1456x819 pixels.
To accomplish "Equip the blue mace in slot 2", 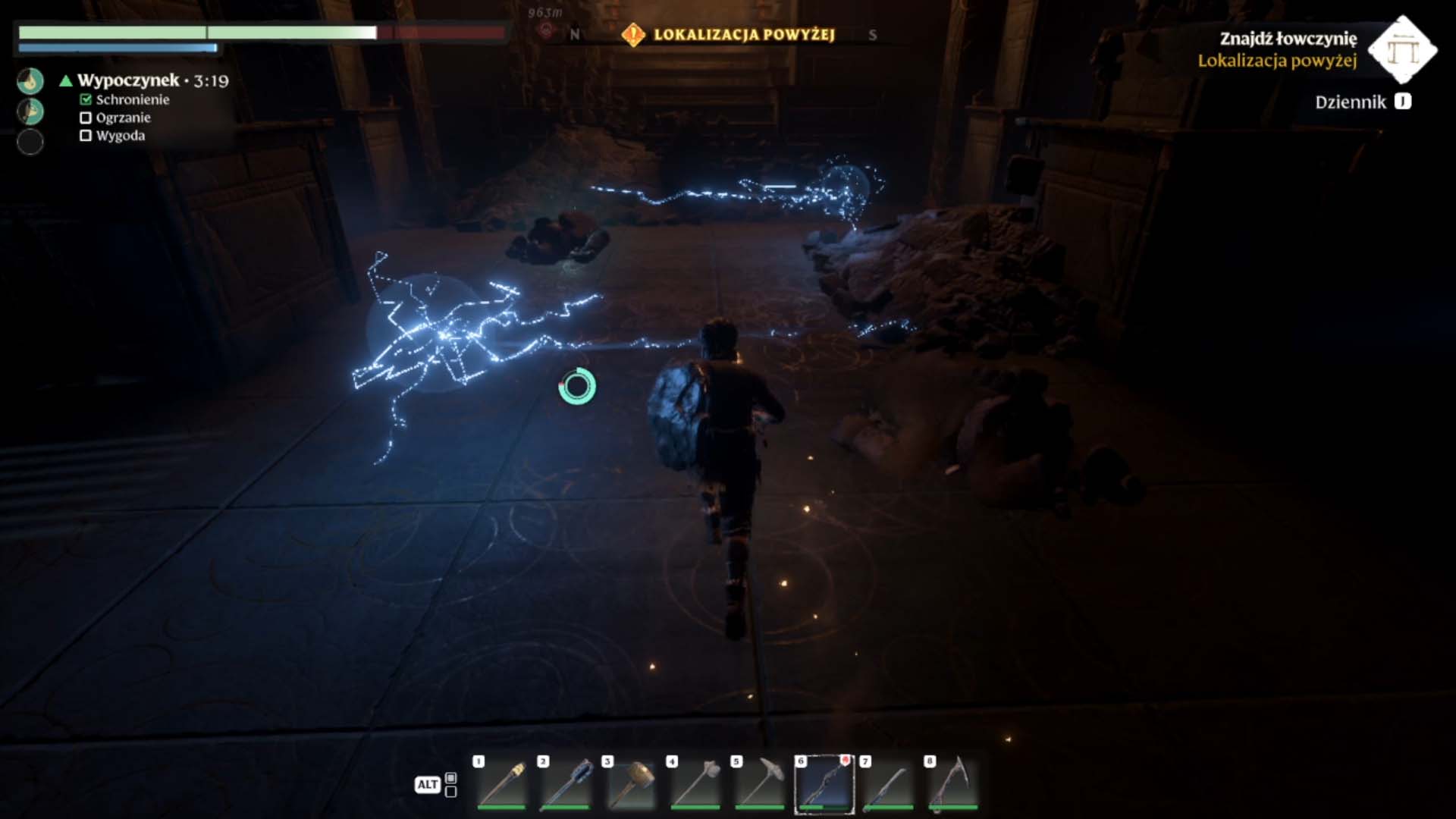I will click(566, 783).
